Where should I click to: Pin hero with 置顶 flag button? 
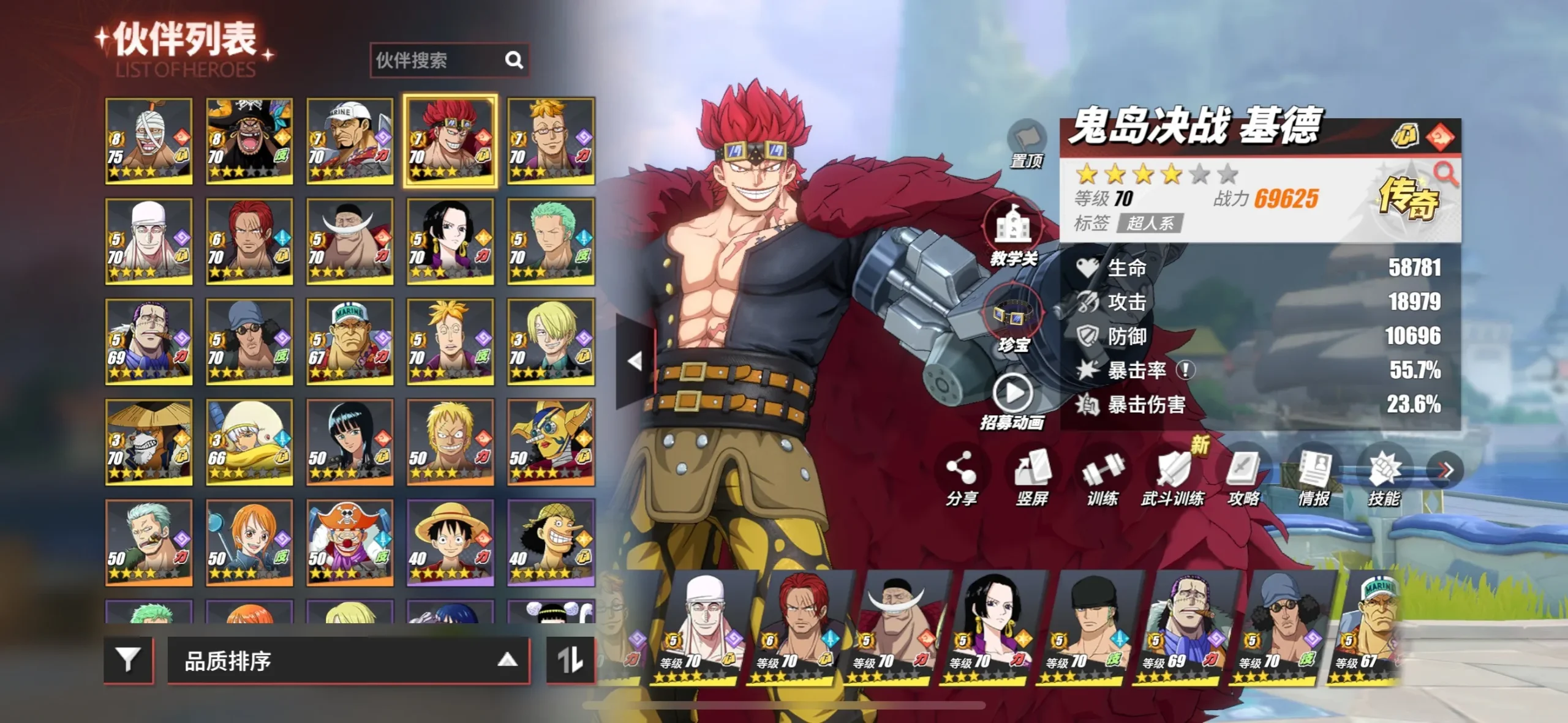pos(1027,144)
